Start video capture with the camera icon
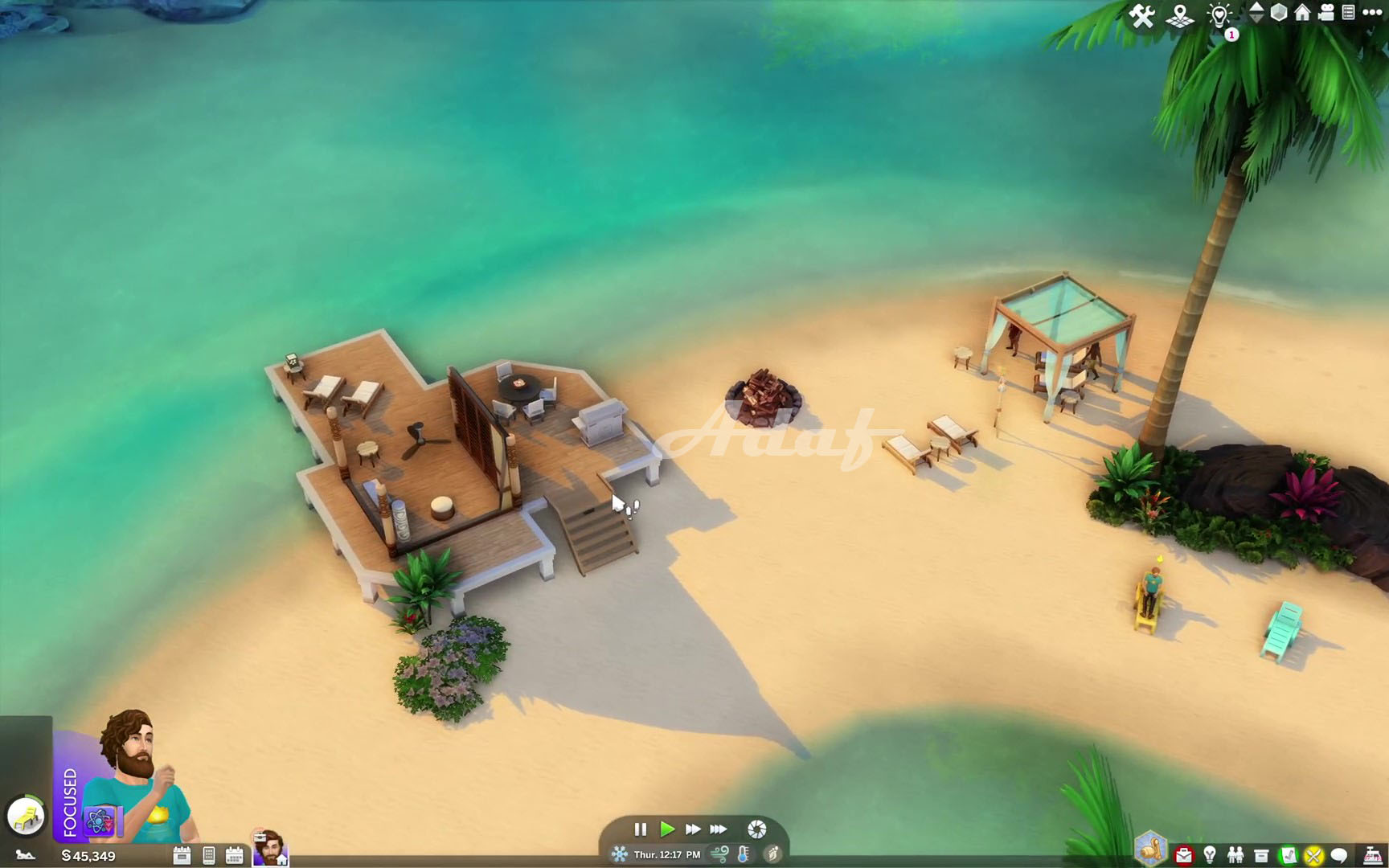 (x=1326, y=14)
